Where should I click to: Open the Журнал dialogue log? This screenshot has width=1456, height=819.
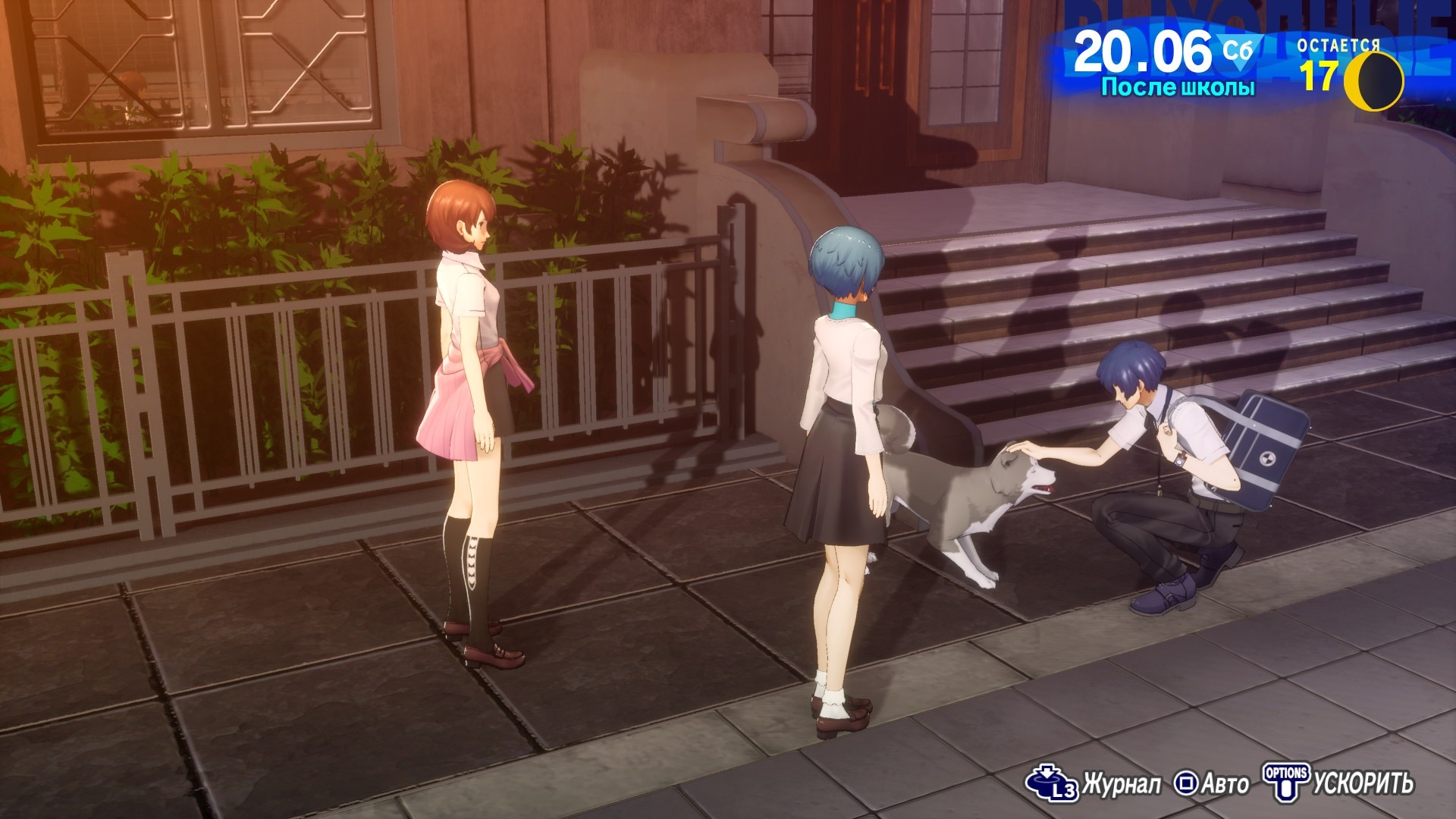click(1094, 783)
